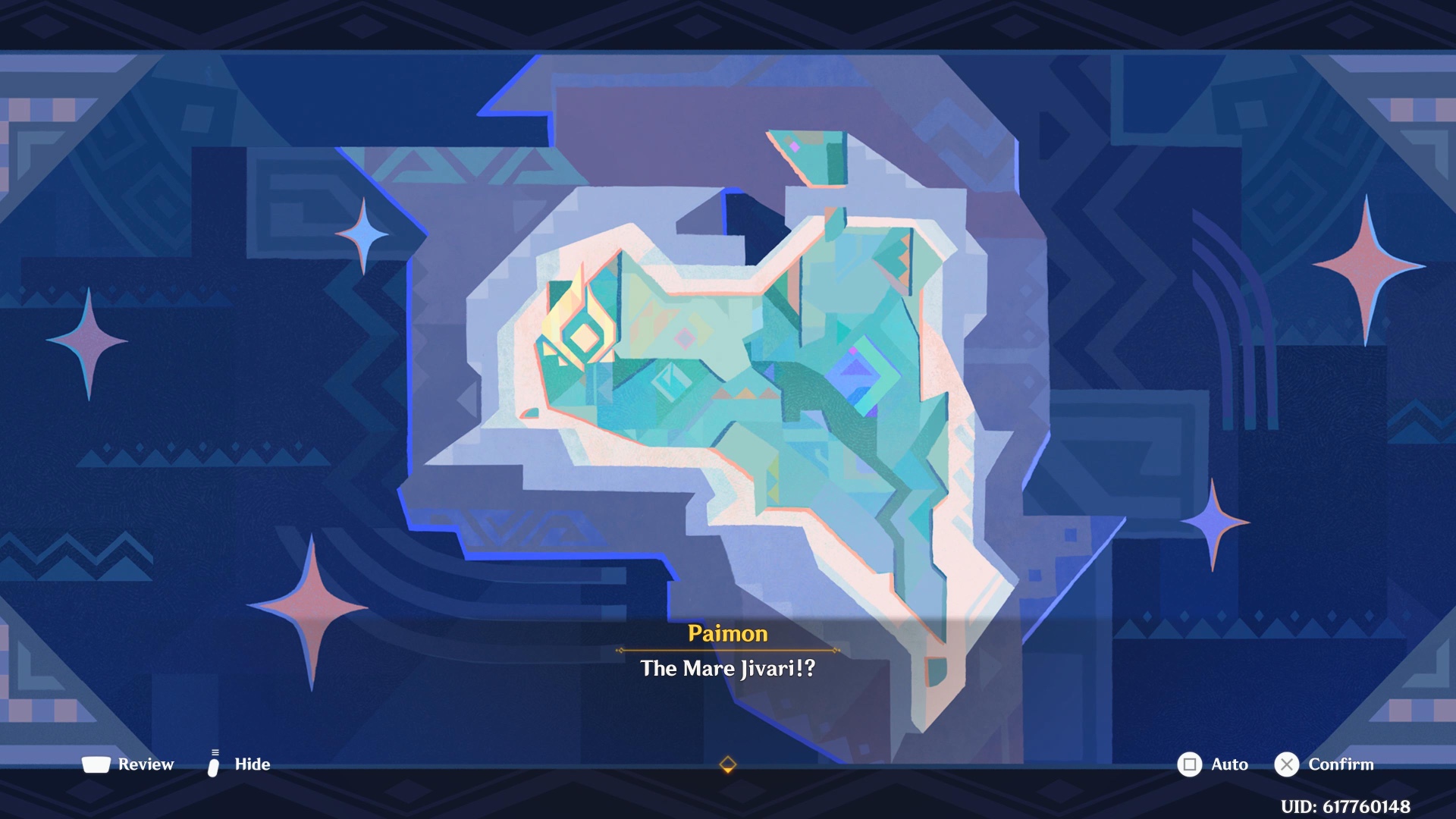Viewport: 1456px width, 819px height.
Task: Click the chat log icon beside Review
Action: pyautogui.click(x=97, y=764)
